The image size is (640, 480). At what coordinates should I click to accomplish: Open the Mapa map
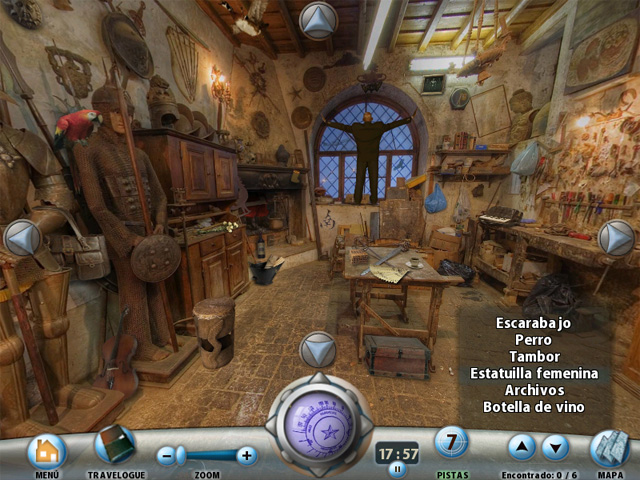pos(609,449)
